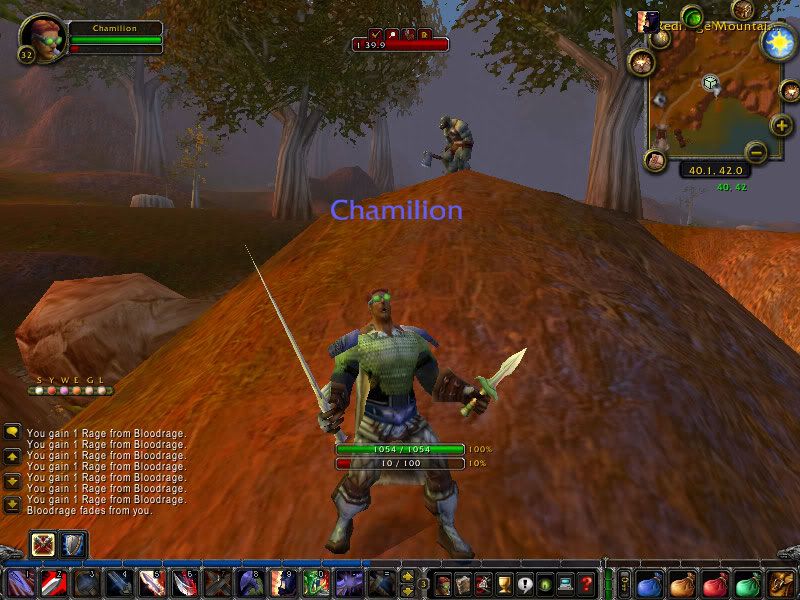The image size is (800, 600).
Task: Page up the action bar arrow
Action: point(408,575)
